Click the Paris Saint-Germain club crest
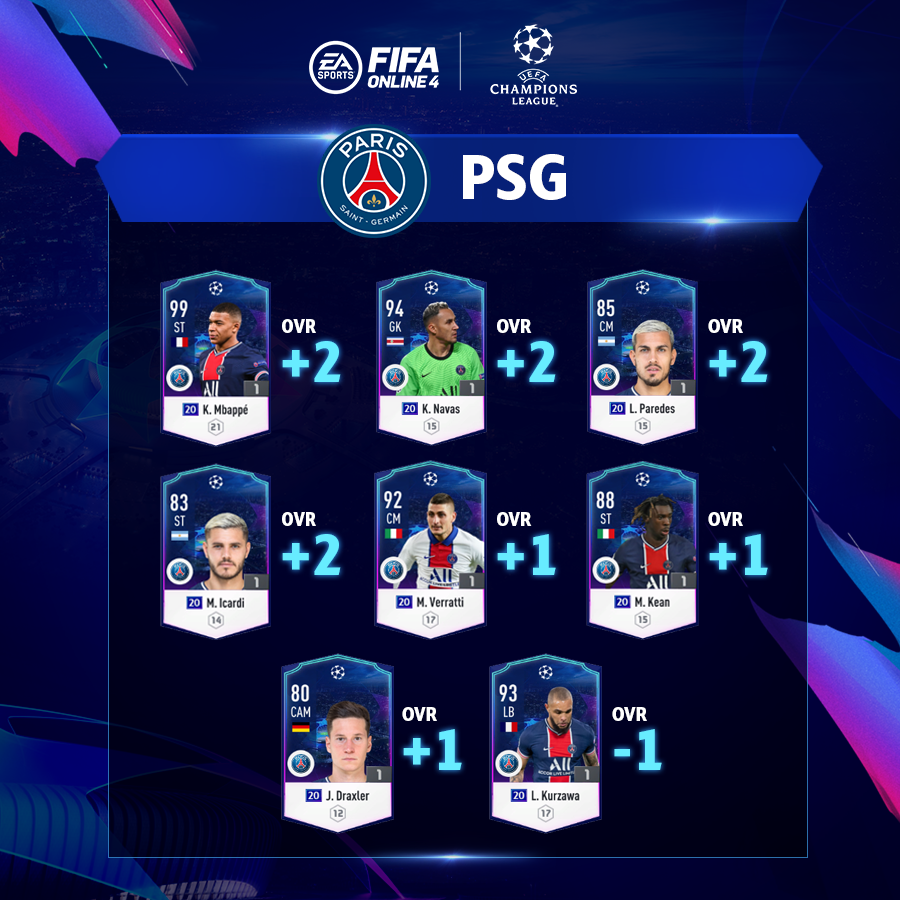 coord(374,182)
